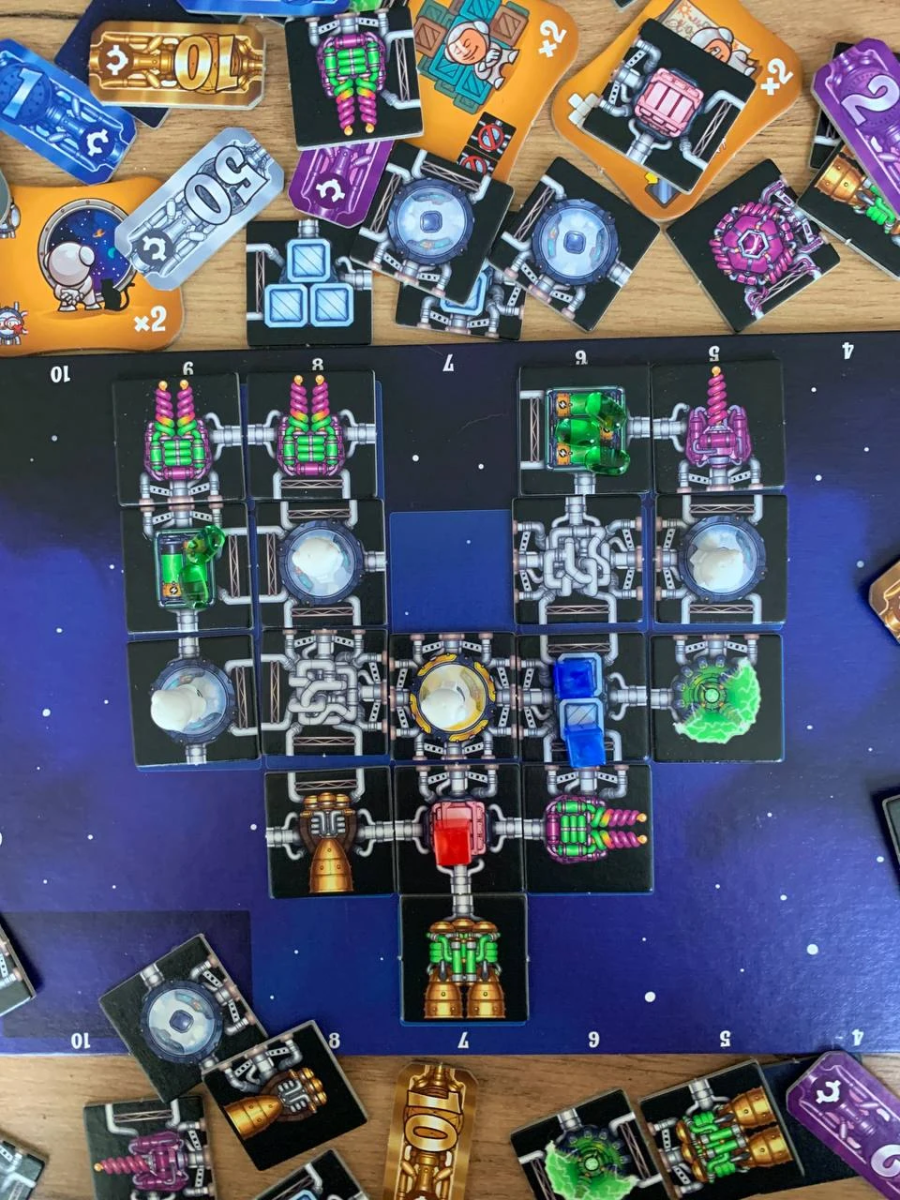
Task: Select the sideways-facing purple double cannon tile
Action: click(x=588, y=828)
